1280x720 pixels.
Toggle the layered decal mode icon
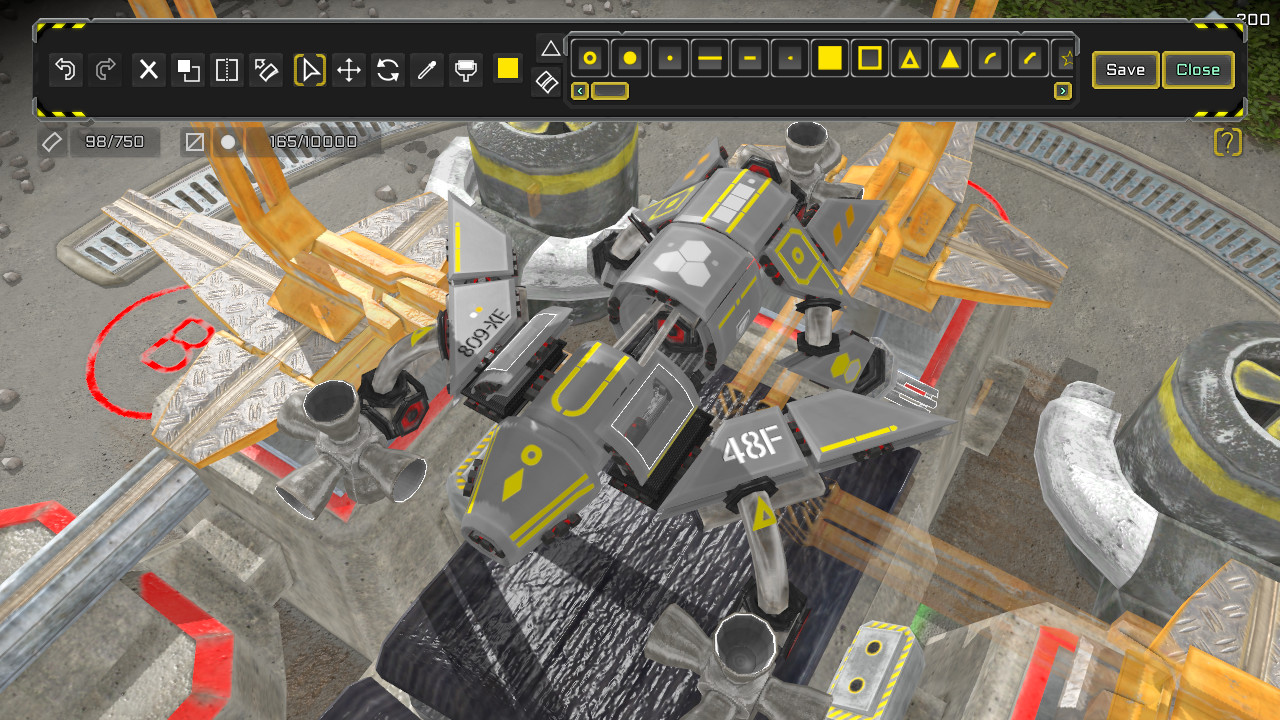point(546,84)
